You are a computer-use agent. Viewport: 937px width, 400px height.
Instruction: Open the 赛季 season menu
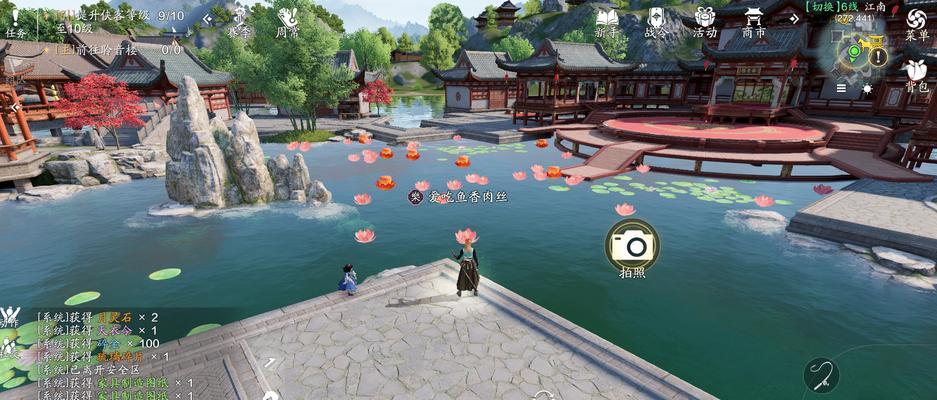point(238,20)
